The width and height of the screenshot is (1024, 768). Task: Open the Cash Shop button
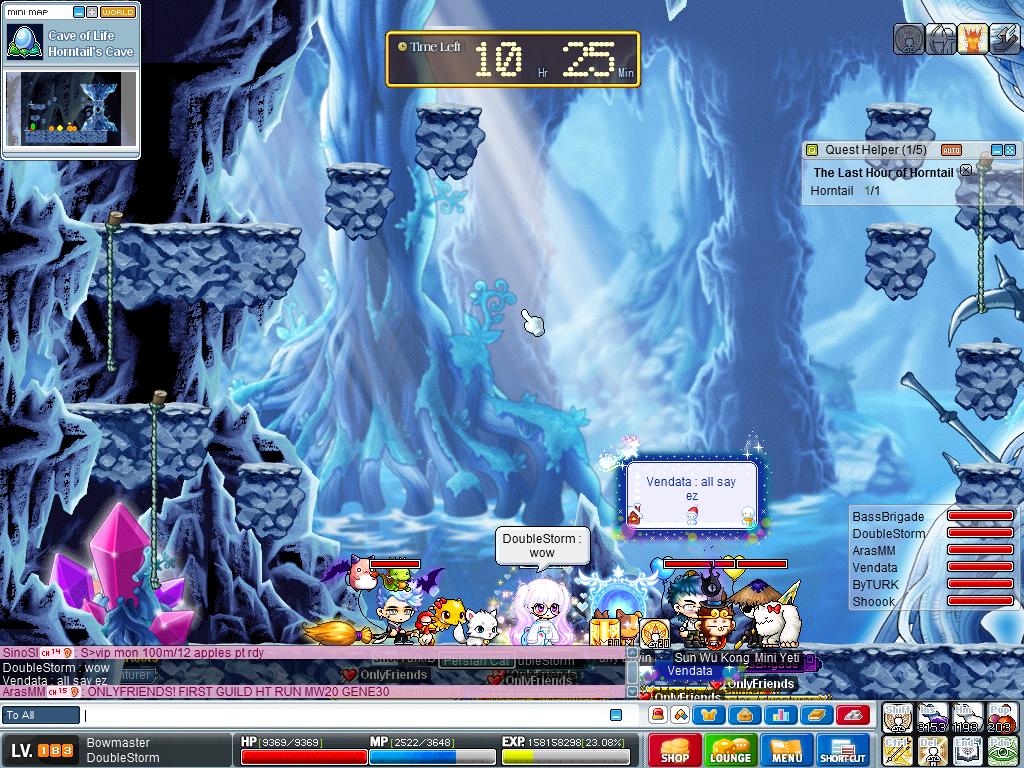675,750
